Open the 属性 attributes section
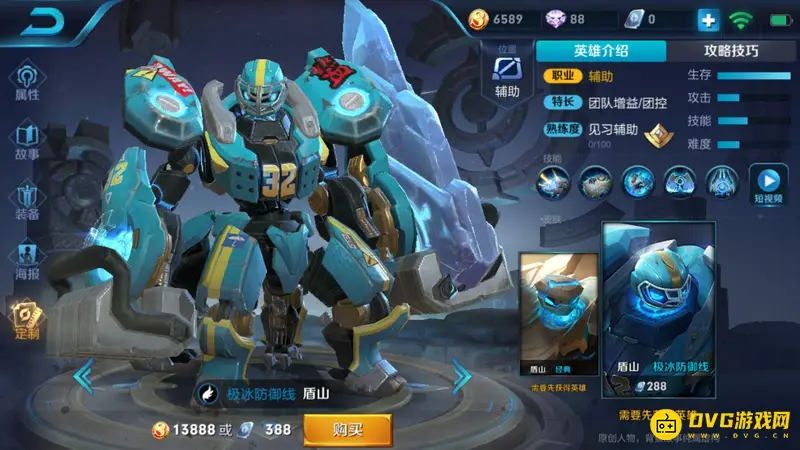The height and width of the screenshot is (450, 800). (27, 82)
